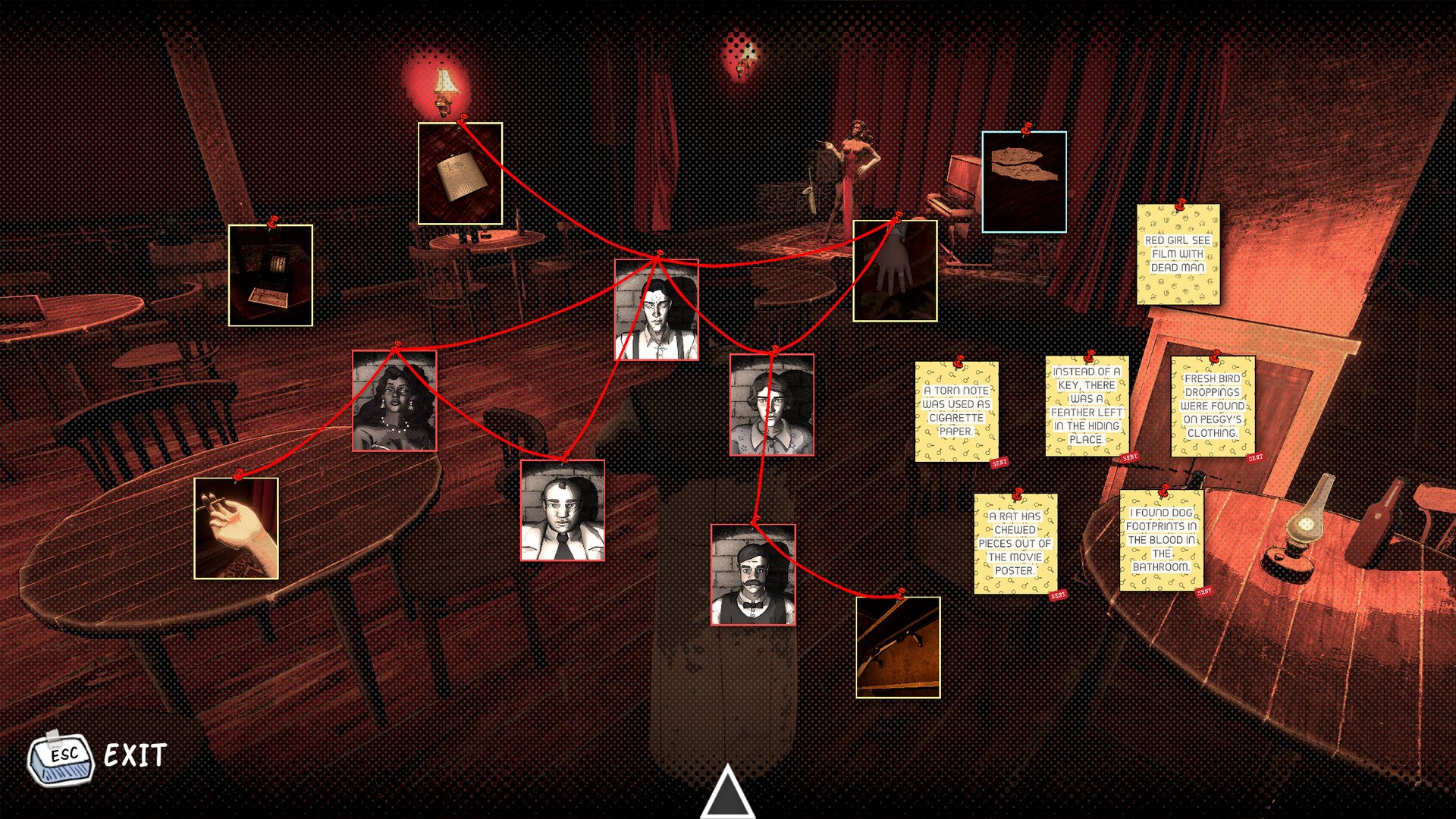Open the 'Red girl see film' note
Viewport: 1456px width, 819px height.
[1178, 255]
